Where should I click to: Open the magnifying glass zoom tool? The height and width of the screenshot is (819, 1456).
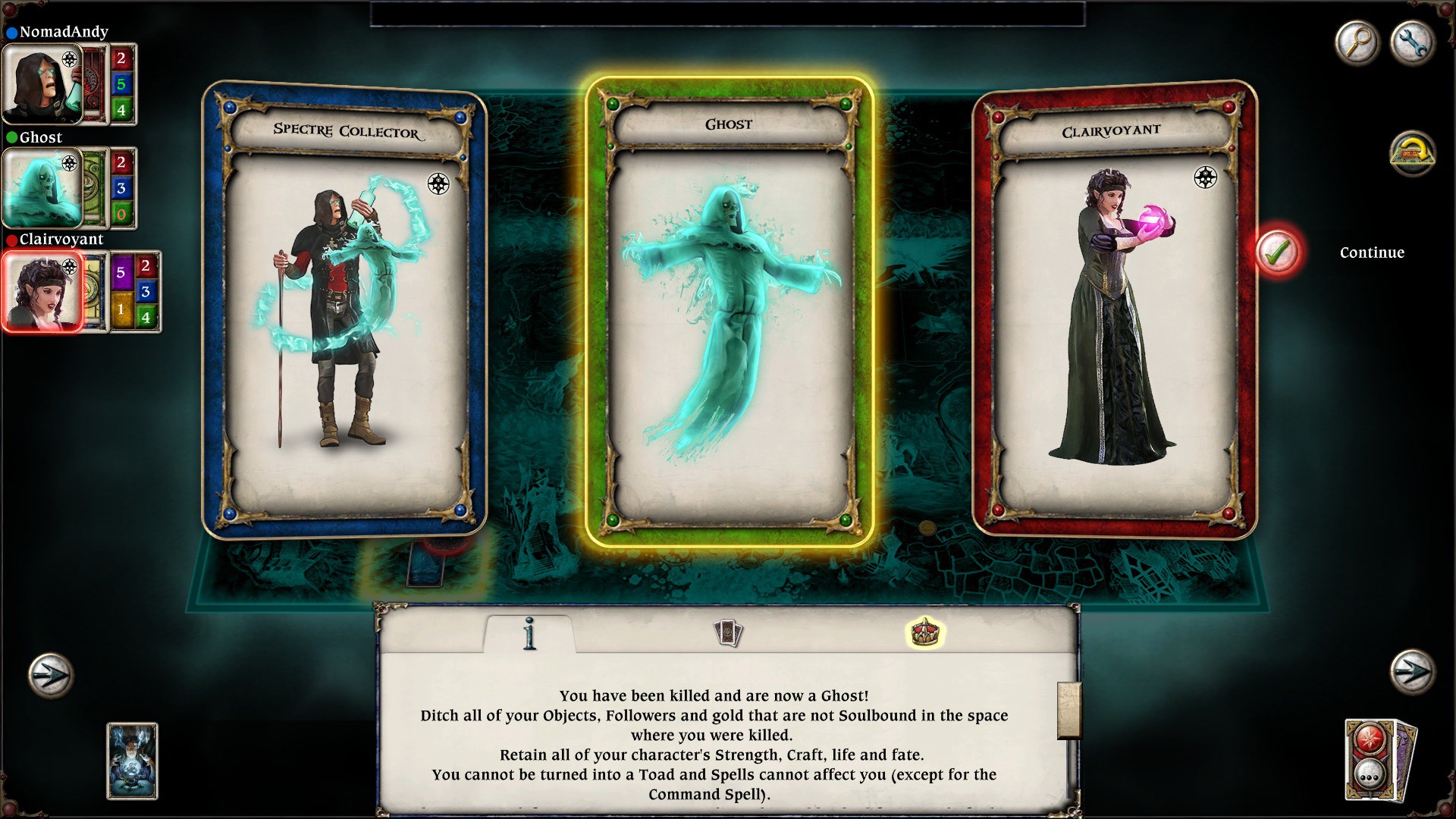point(1359,43)
